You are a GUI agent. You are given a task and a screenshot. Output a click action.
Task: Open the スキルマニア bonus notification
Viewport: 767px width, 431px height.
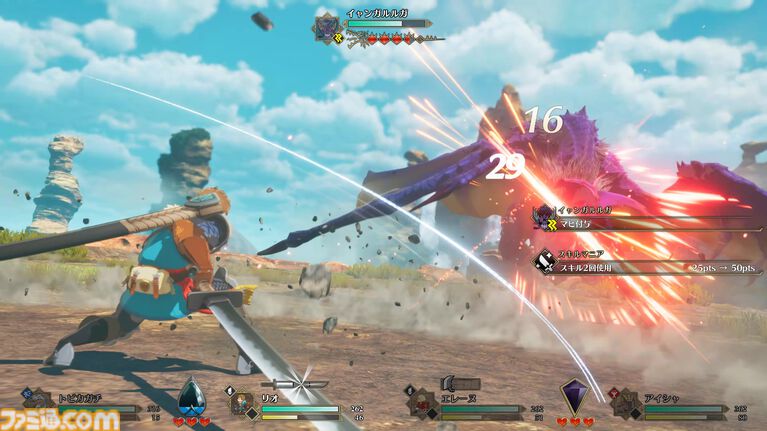pos(640,263)
